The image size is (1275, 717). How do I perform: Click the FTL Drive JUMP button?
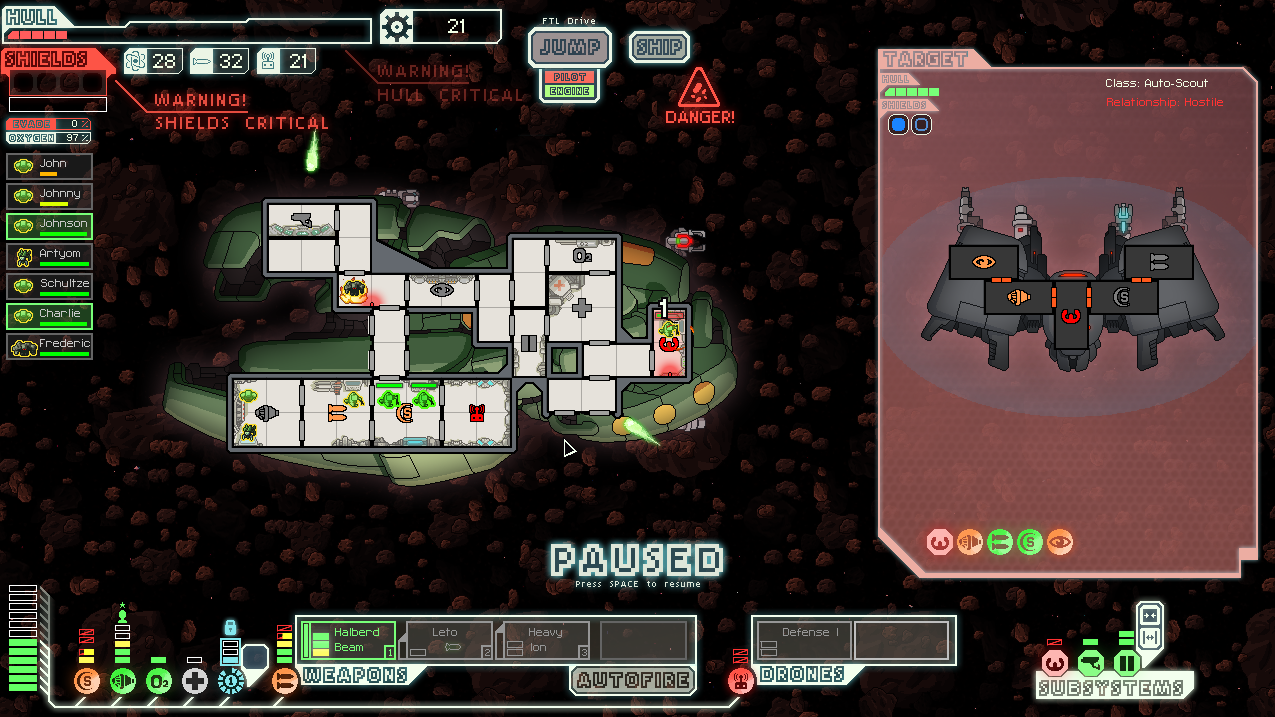[569, 47]
